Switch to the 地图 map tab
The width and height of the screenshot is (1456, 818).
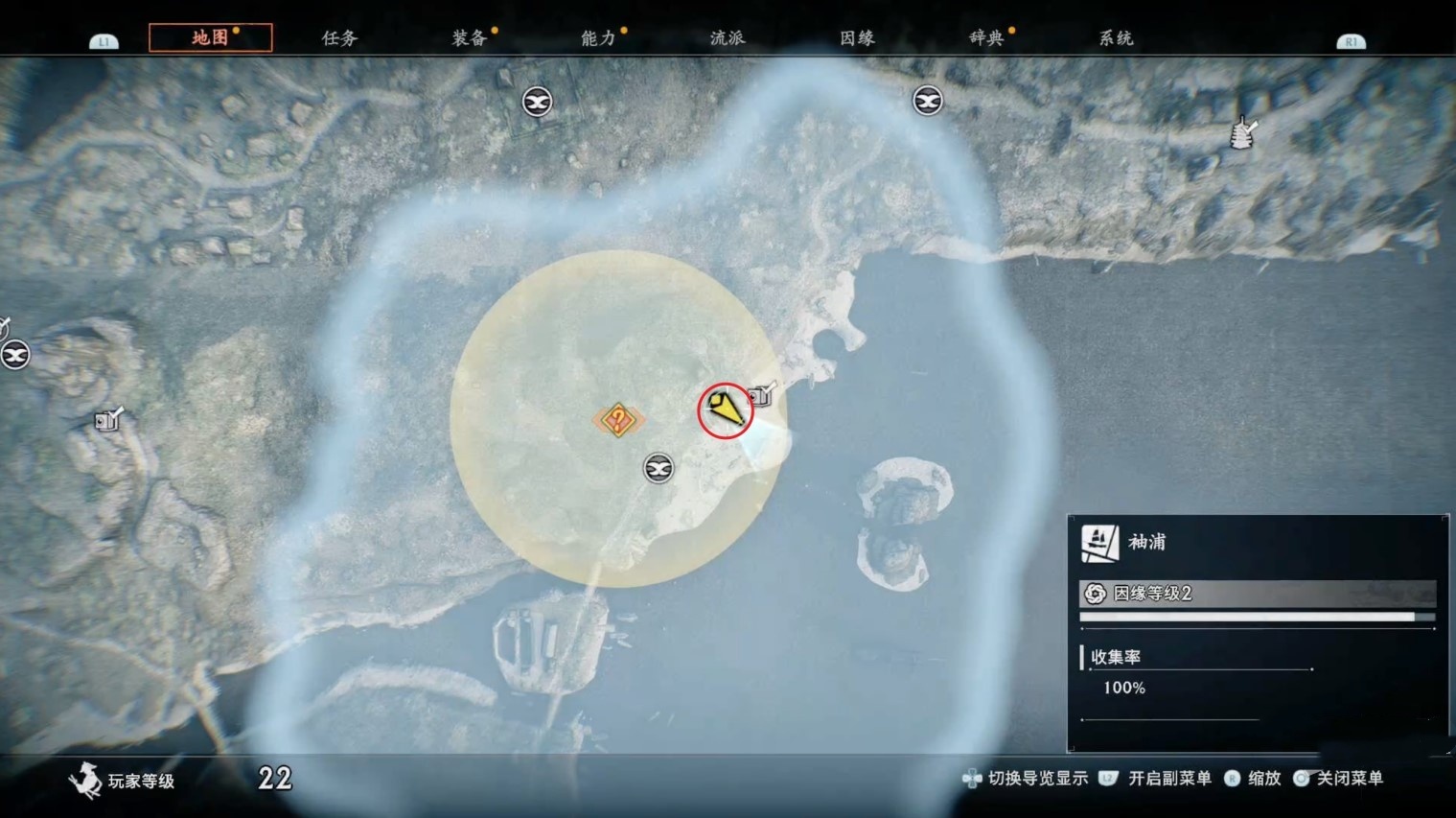[x=210, y=37]
